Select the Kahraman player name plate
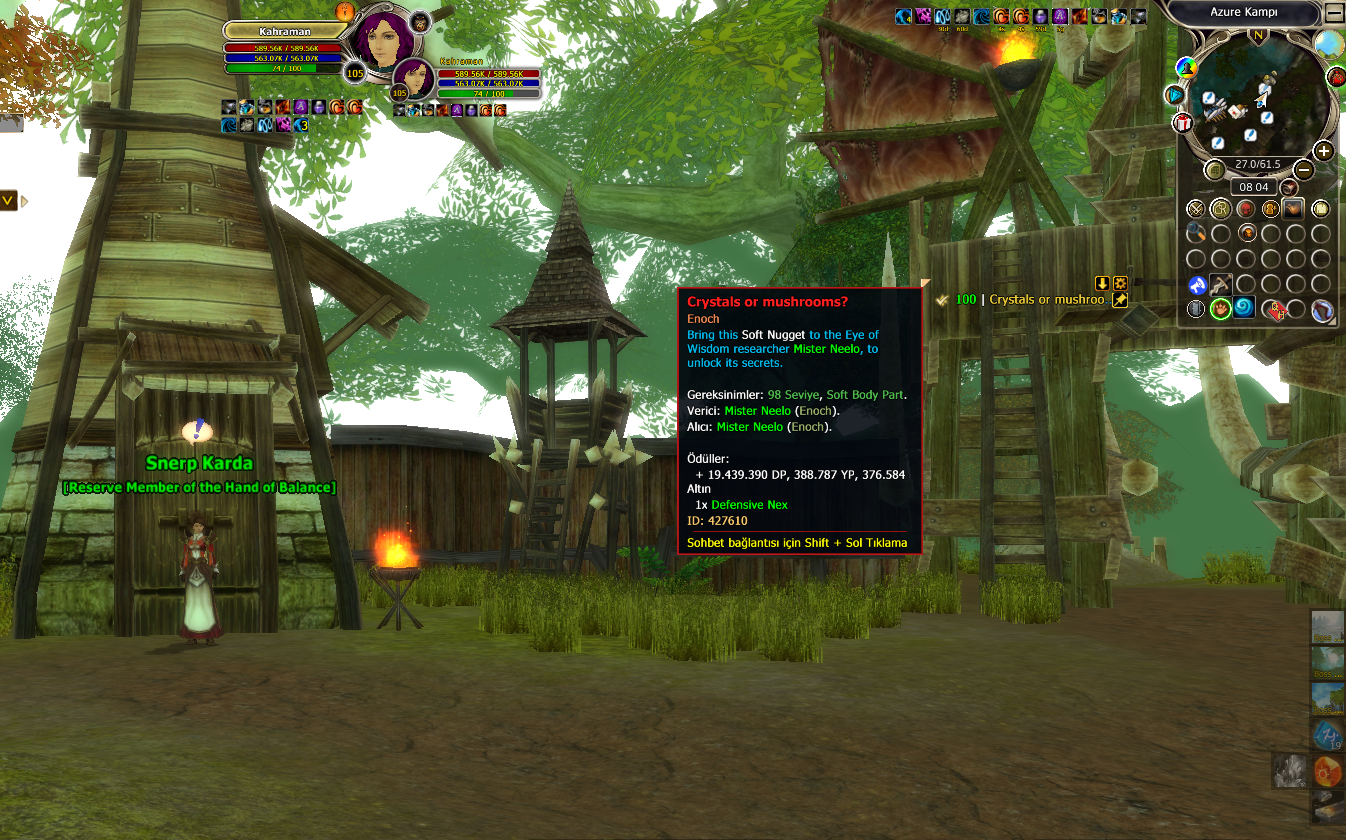Viewport: 1346px width, 840px height. click(283, 32)
